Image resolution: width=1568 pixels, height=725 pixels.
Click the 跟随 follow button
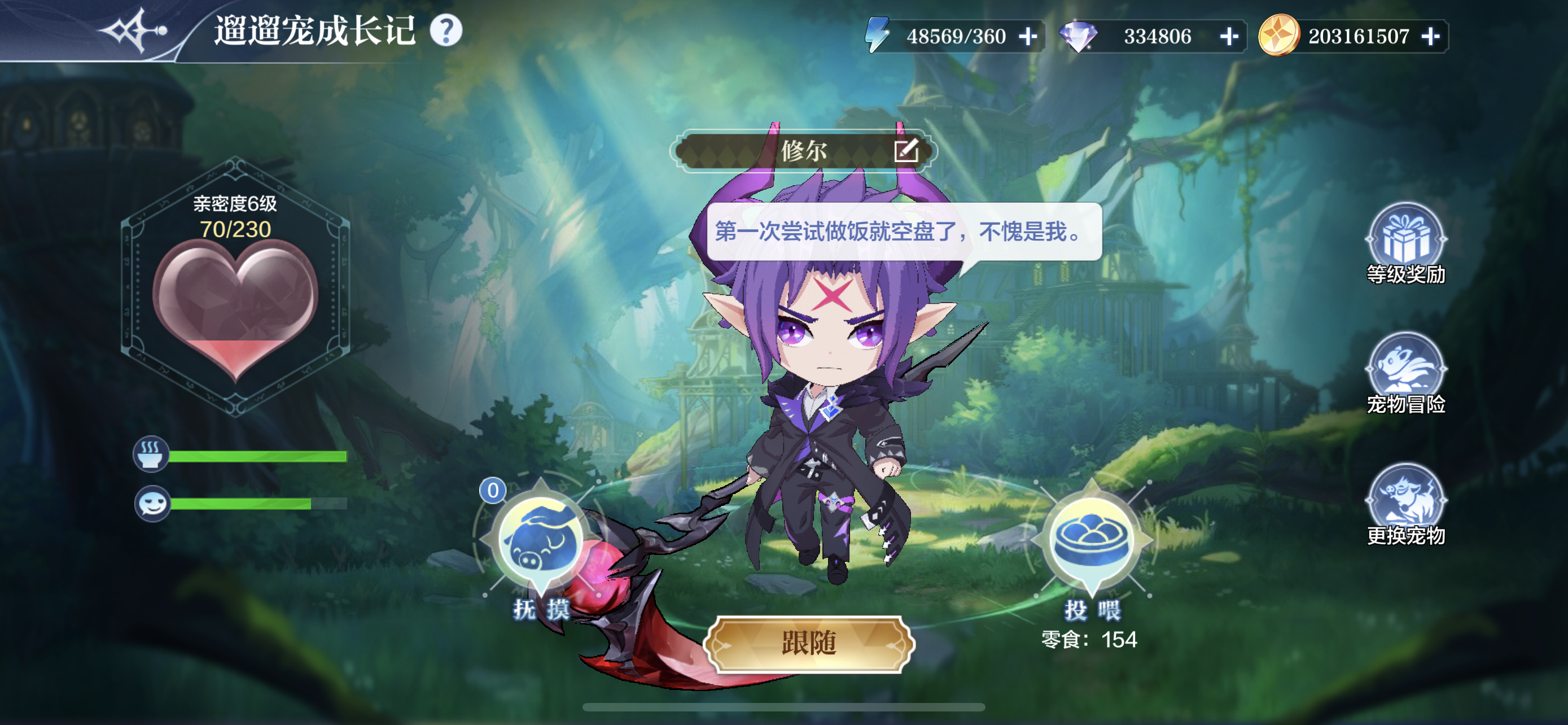(x=809, y=644)
